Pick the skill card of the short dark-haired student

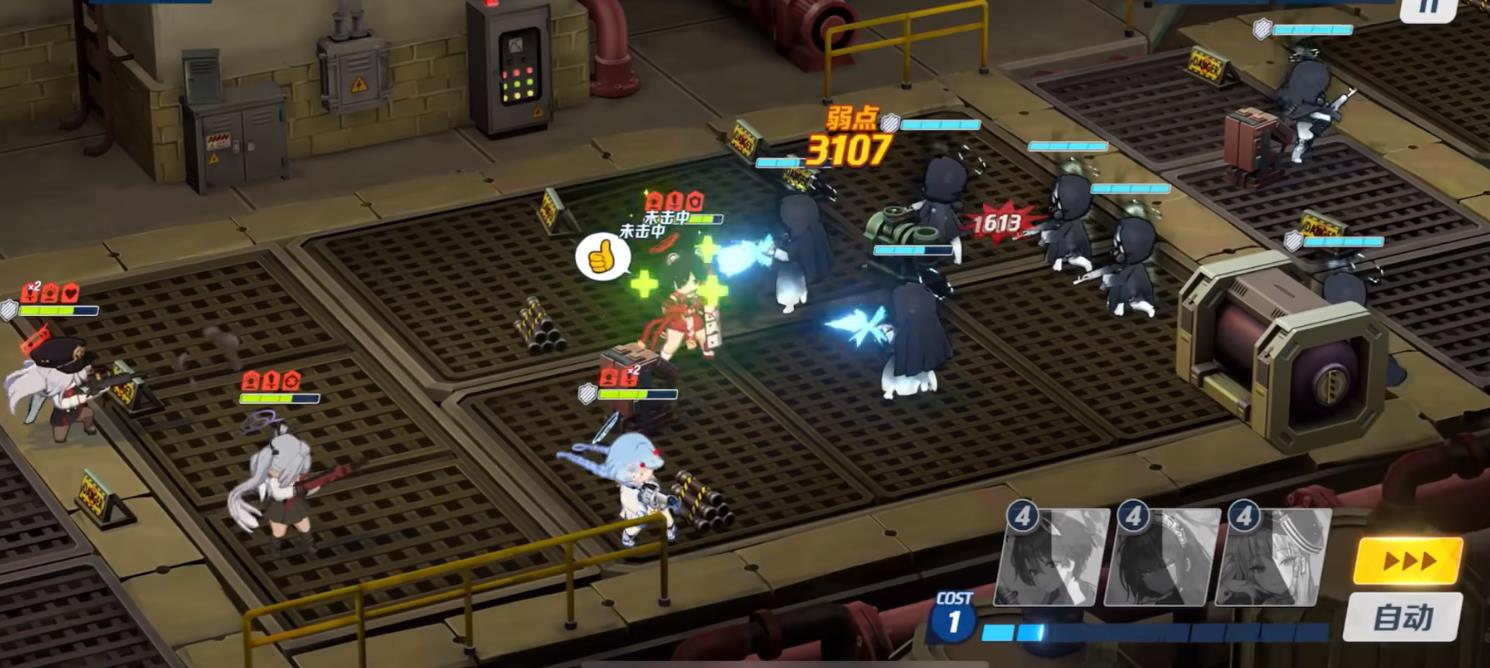(1052, 558)
